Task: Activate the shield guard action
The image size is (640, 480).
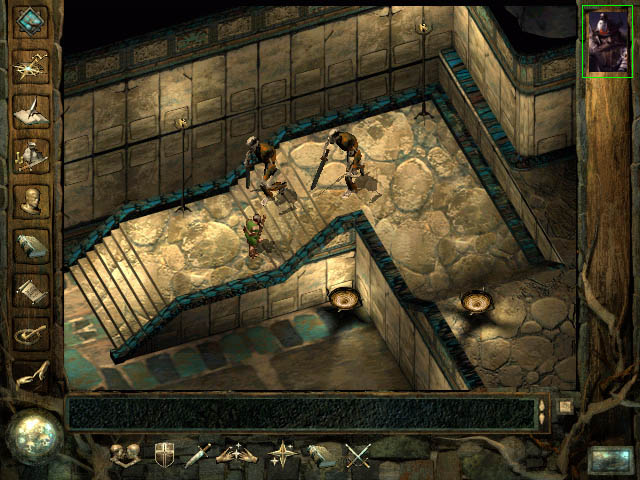Action: [x=163, y=456]
